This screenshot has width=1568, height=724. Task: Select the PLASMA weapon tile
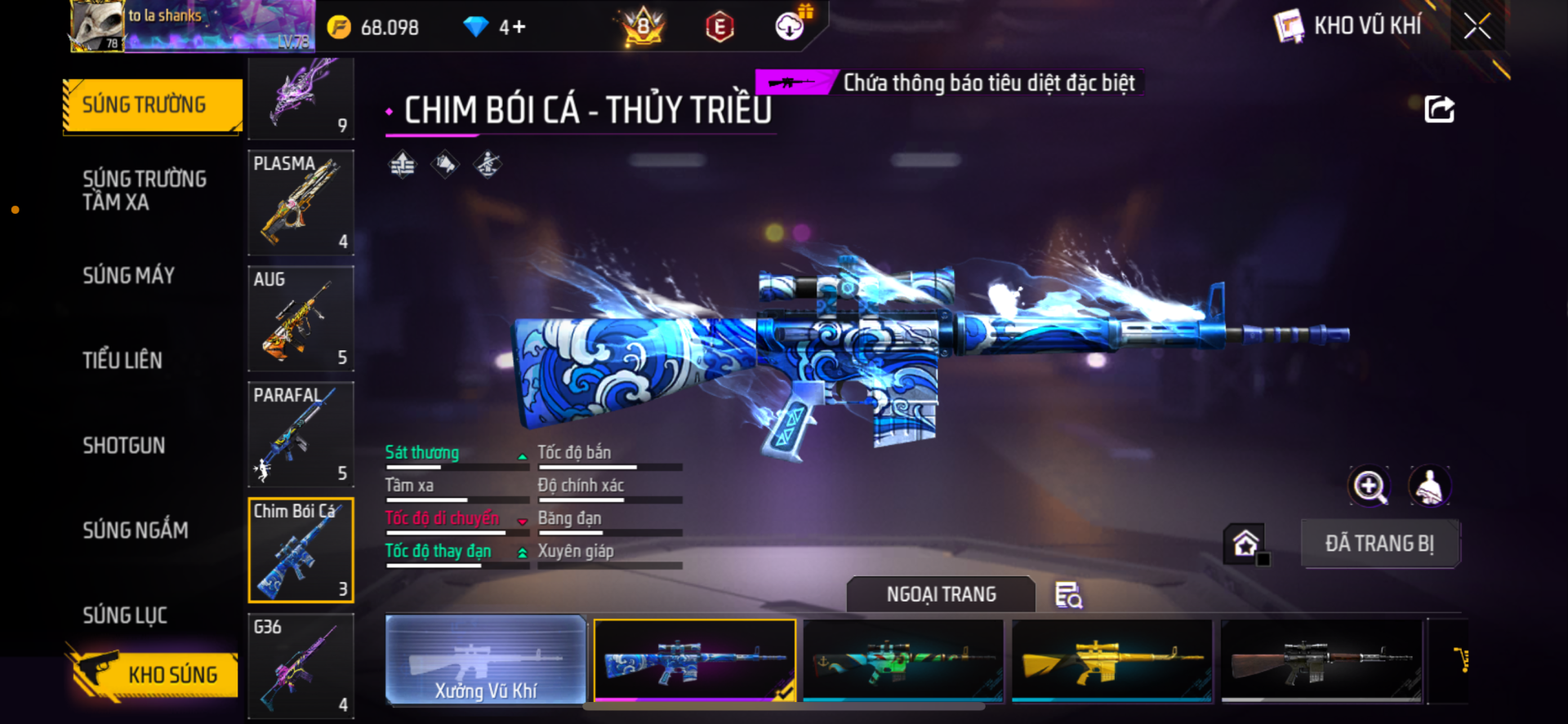click(301, 202)
